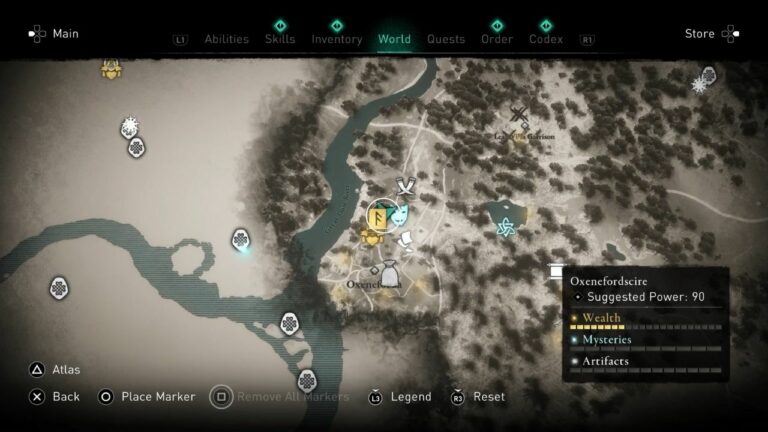Select the teal triquetra marker on the map

(x=505, y=227)
